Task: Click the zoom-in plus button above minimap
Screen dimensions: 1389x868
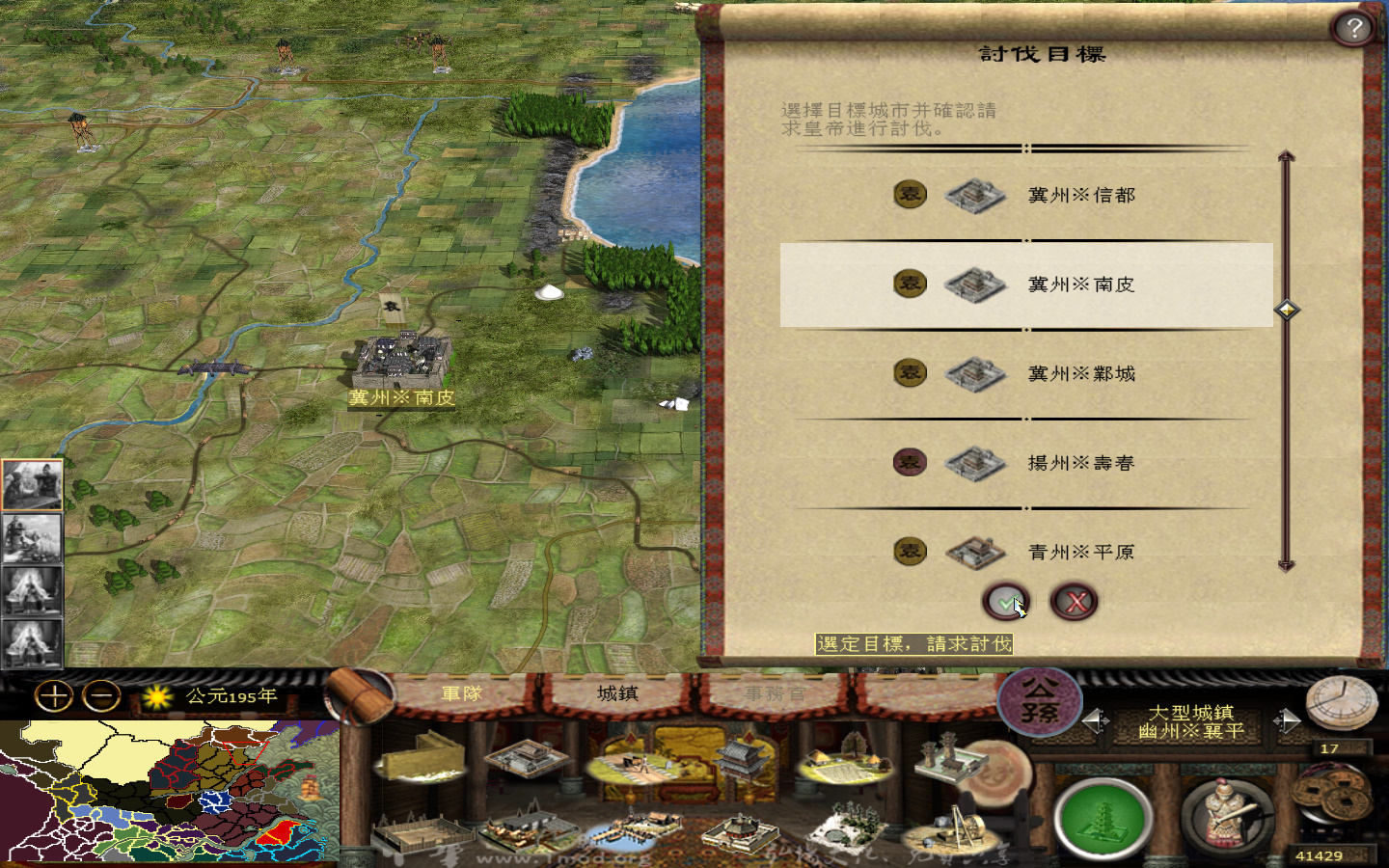Action: [x=55, y=694]
